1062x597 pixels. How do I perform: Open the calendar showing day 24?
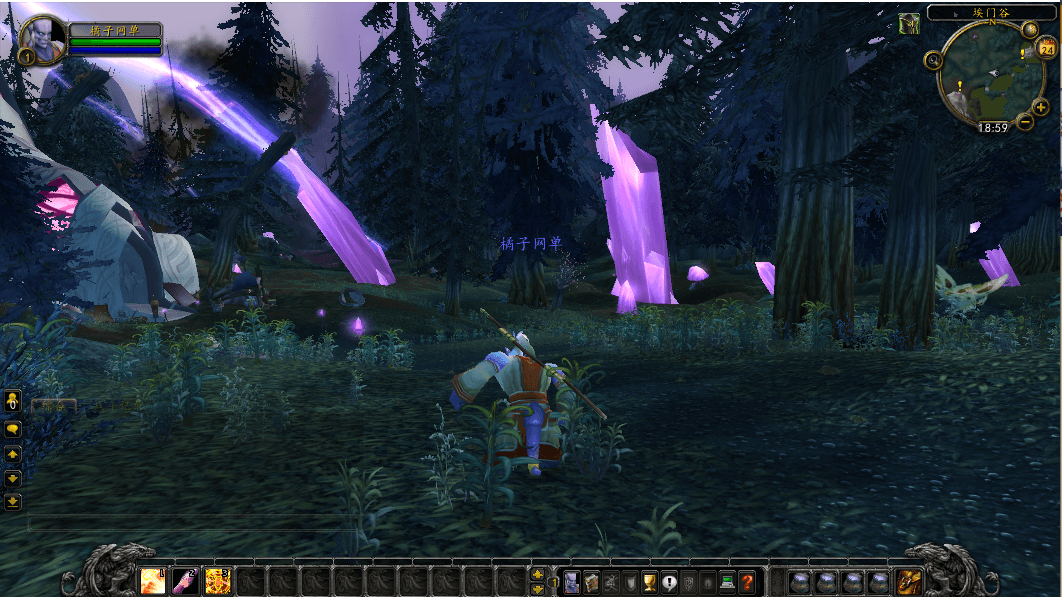1046,49
